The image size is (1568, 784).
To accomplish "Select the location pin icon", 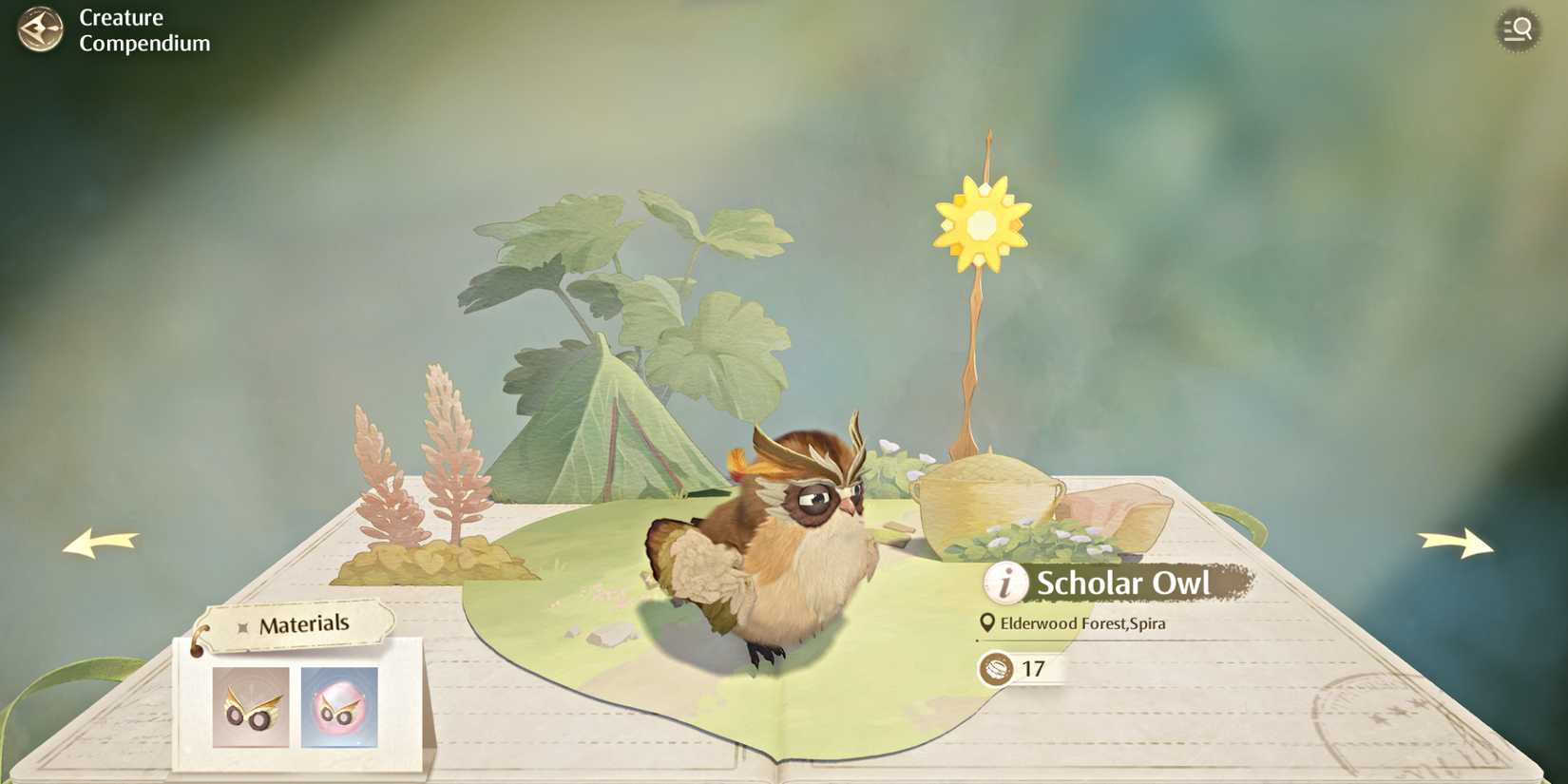I will (x=987, y=624).
